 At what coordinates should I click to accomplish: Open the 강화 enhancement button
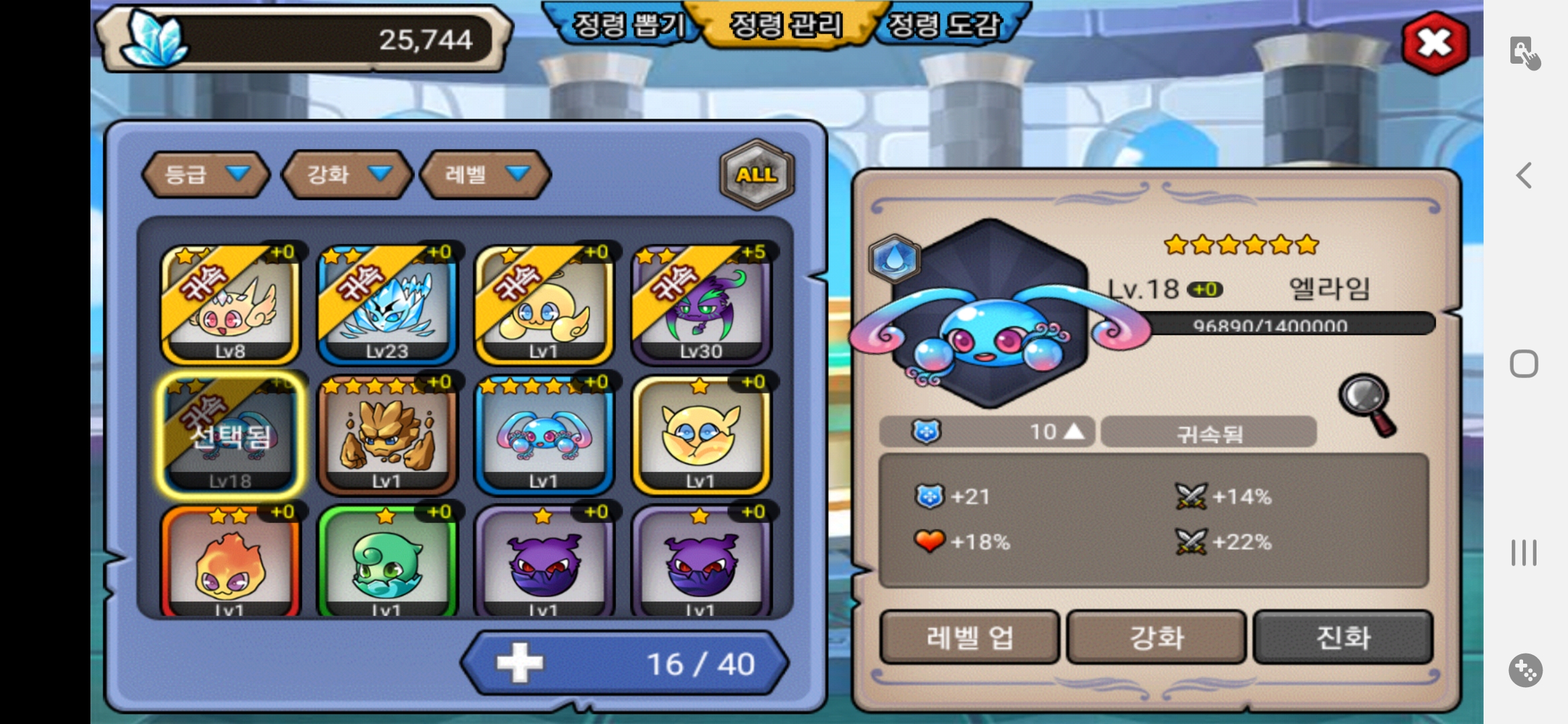click(x=1156, y=637)
